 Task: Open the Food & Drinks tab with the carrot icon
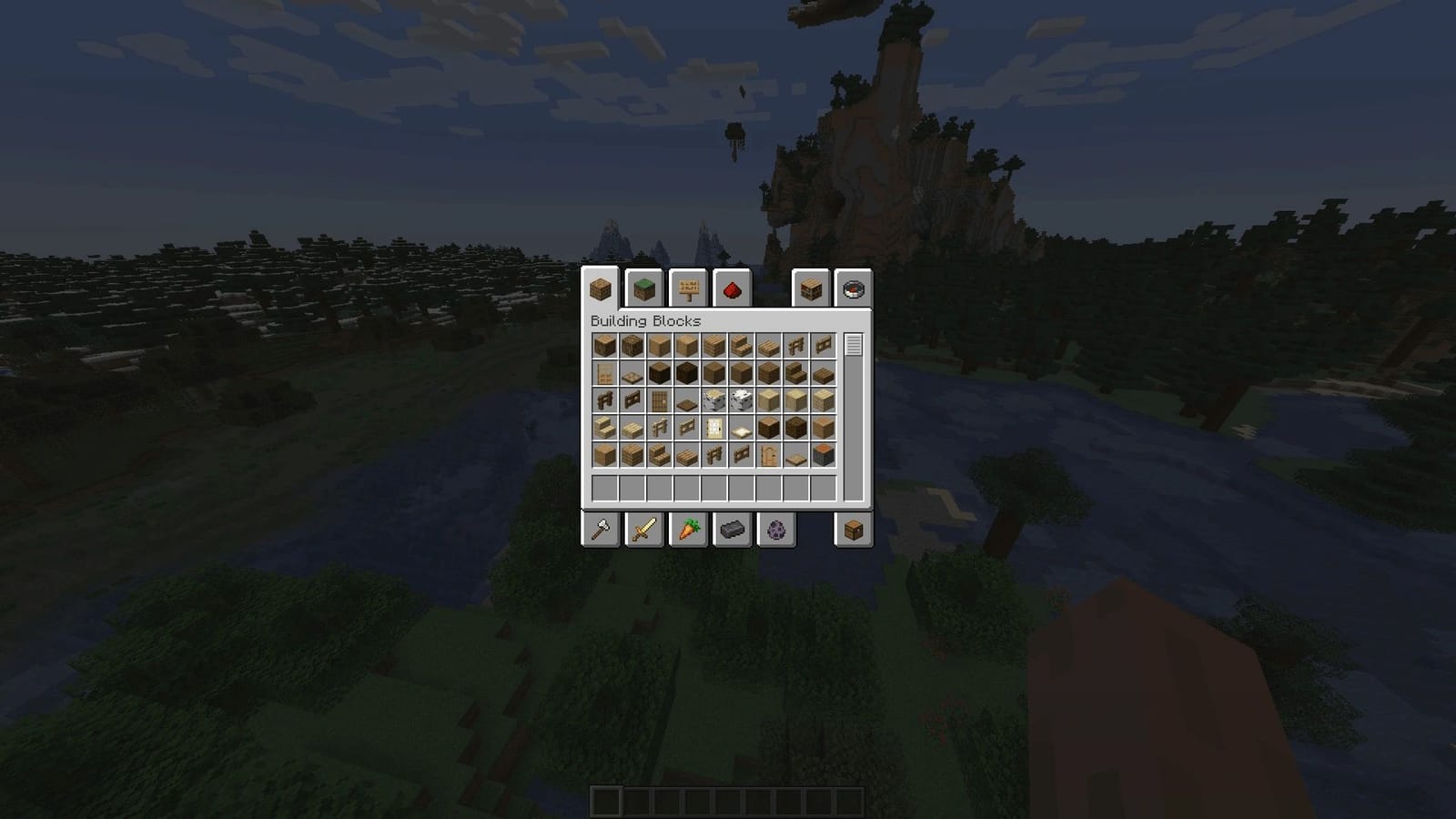[690, 531]
